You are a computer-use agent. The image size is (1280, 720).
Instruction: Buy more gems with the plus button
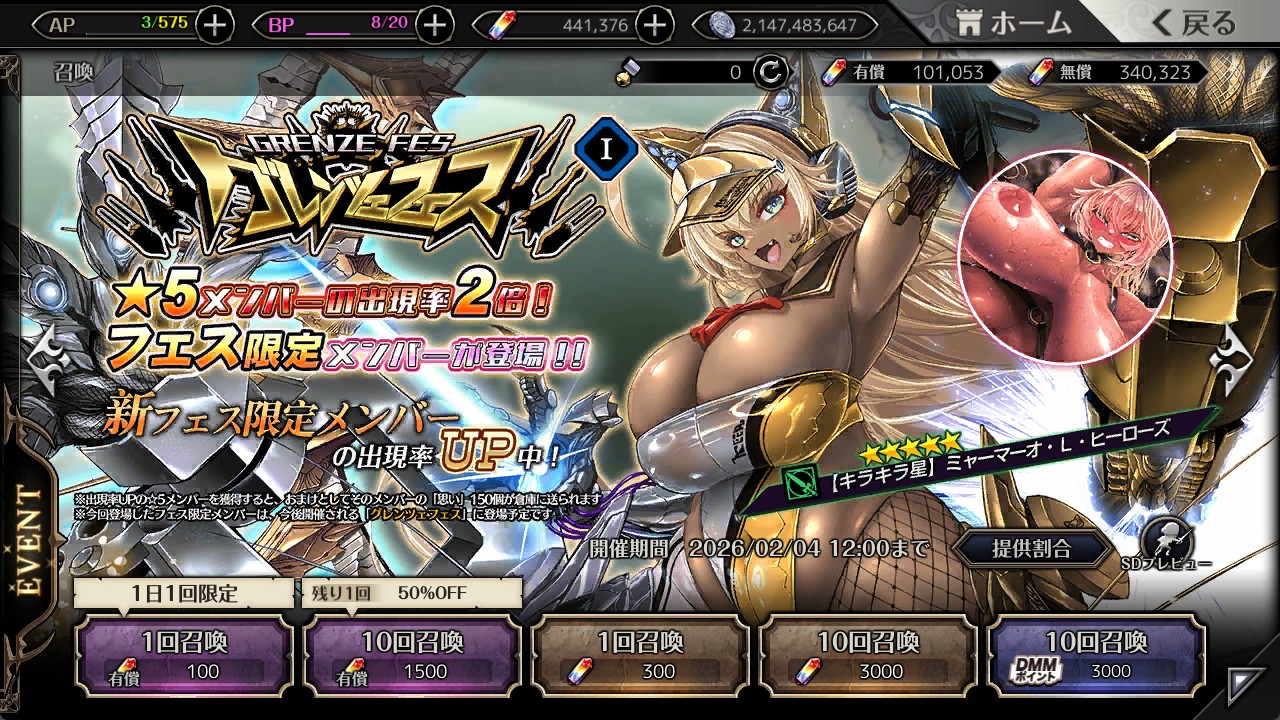(x=654, y=26)
